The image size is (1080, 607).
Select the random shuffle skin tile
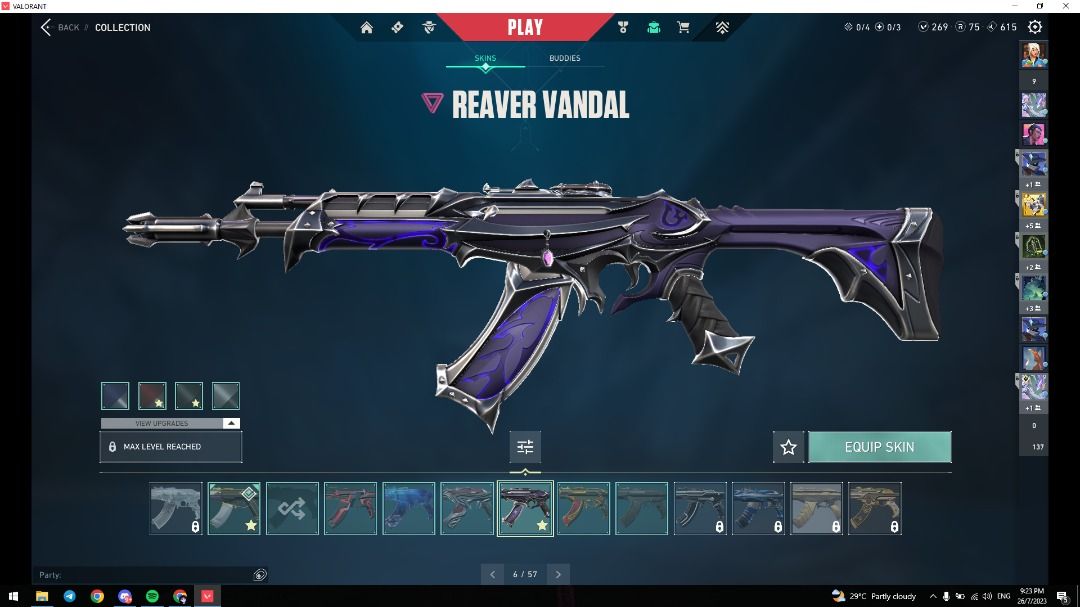click(292, 508)
